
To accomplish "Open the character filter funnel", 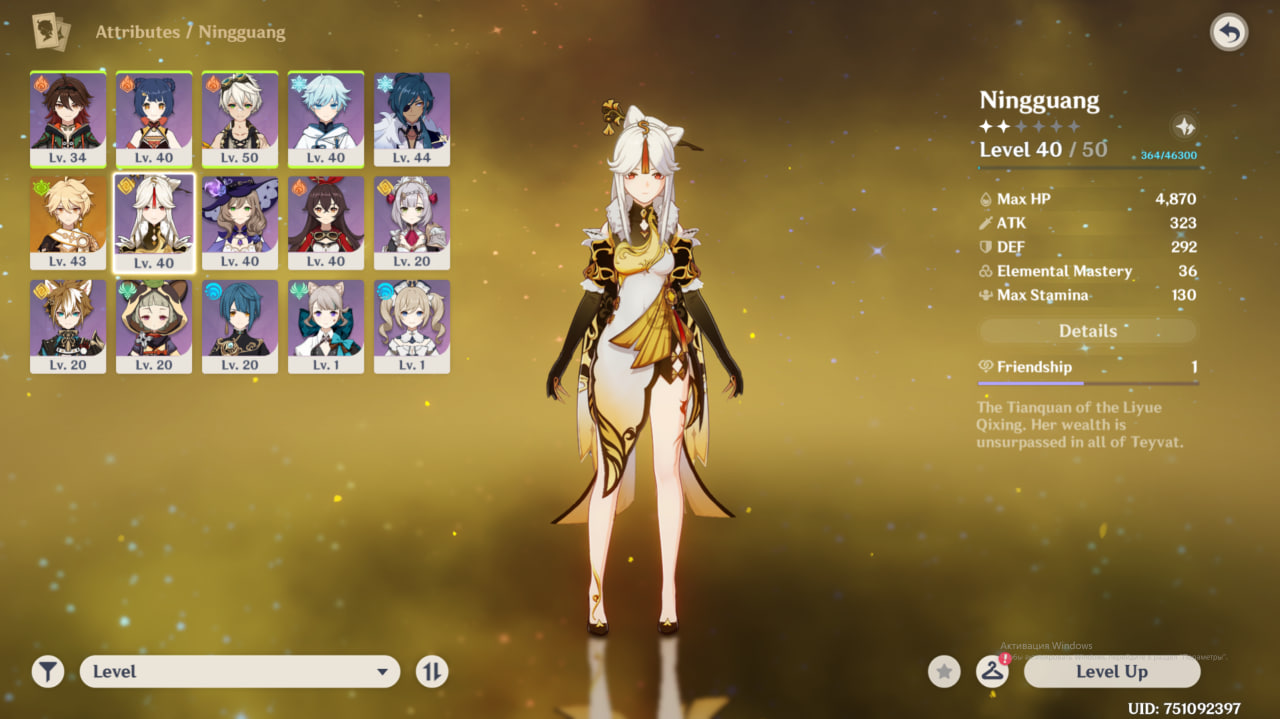I will pyautogui.click(x=48, y=672).
